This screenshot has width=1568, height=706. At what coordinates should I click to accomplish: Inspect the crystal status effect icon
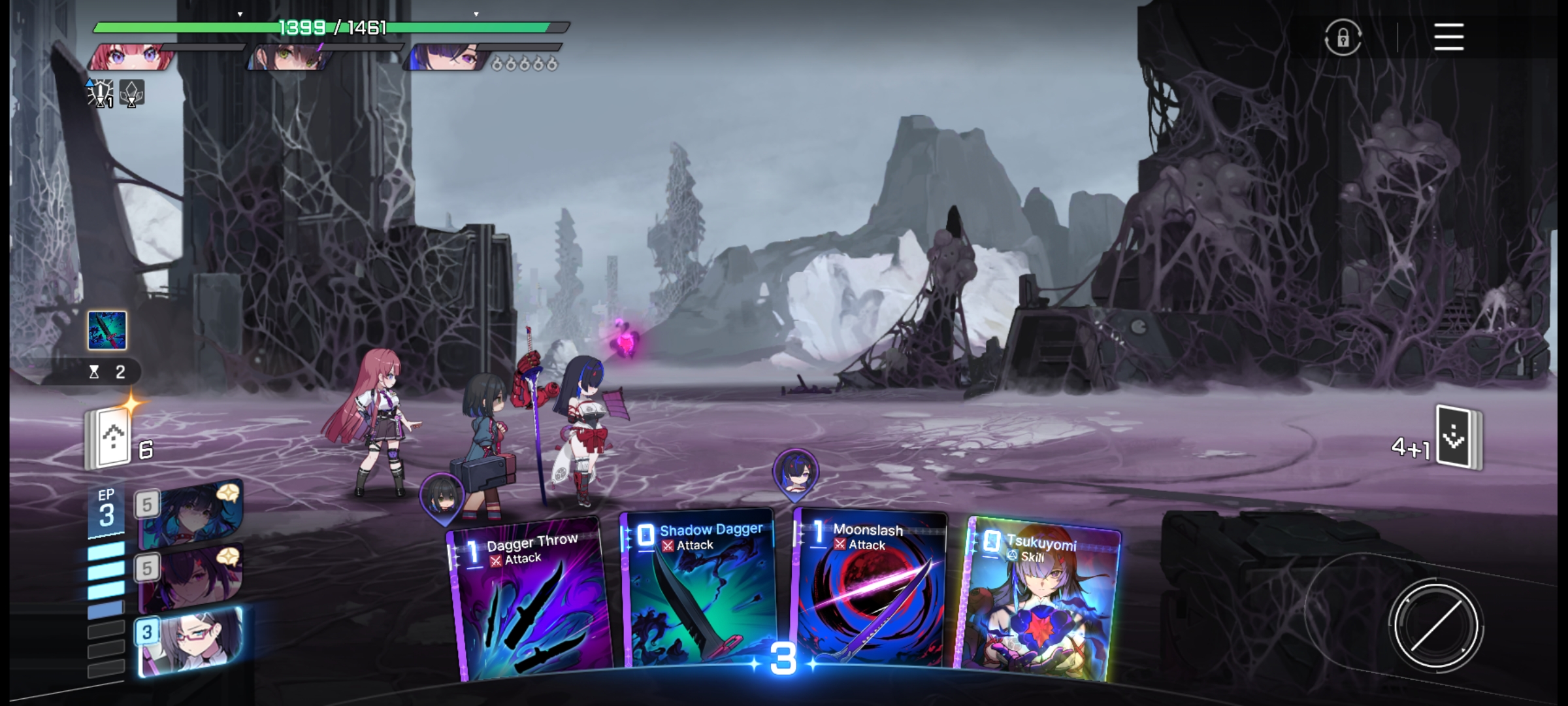[x=131, y=93]
